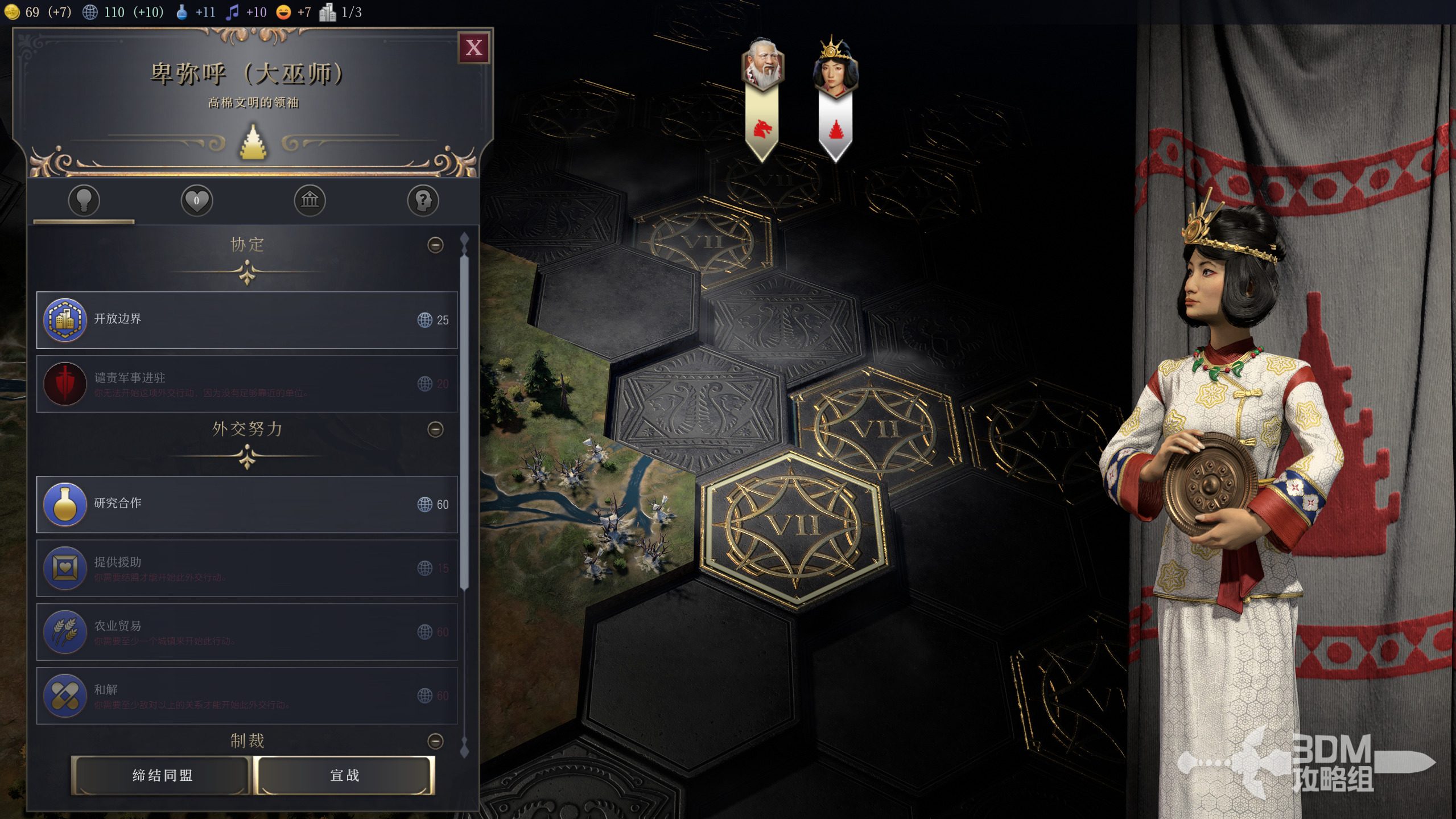Select the bearded elder leader portrait
The width and height of the screenshot is (1456, 819).
coord(762,65)
